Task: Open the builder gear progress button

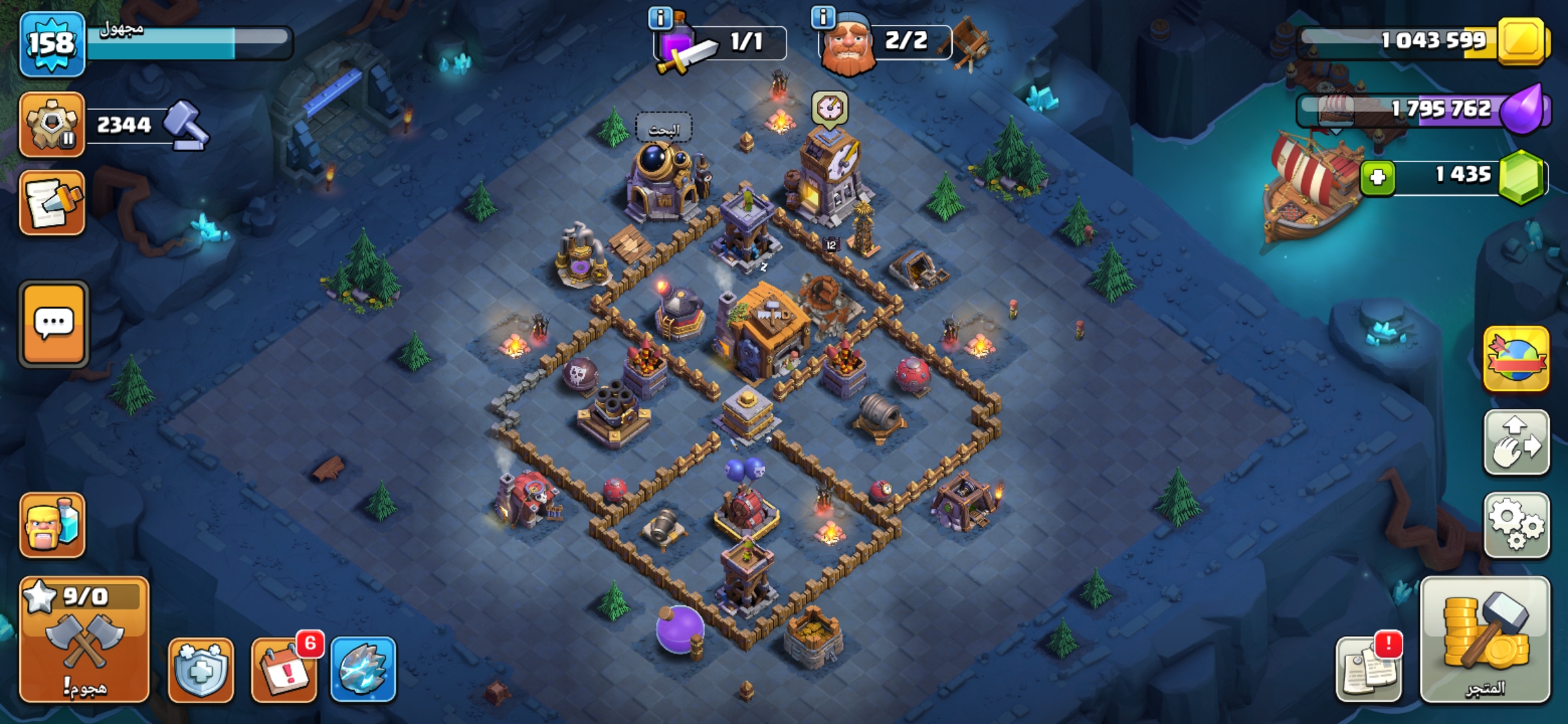Action: pos(52,125)
